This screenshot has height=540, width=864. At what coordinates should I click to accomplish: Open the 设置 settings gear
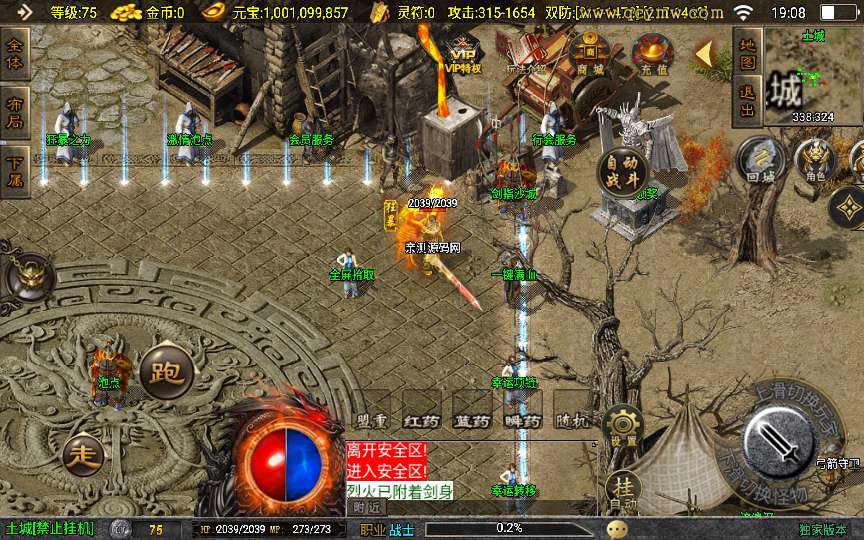coord(624,427)
